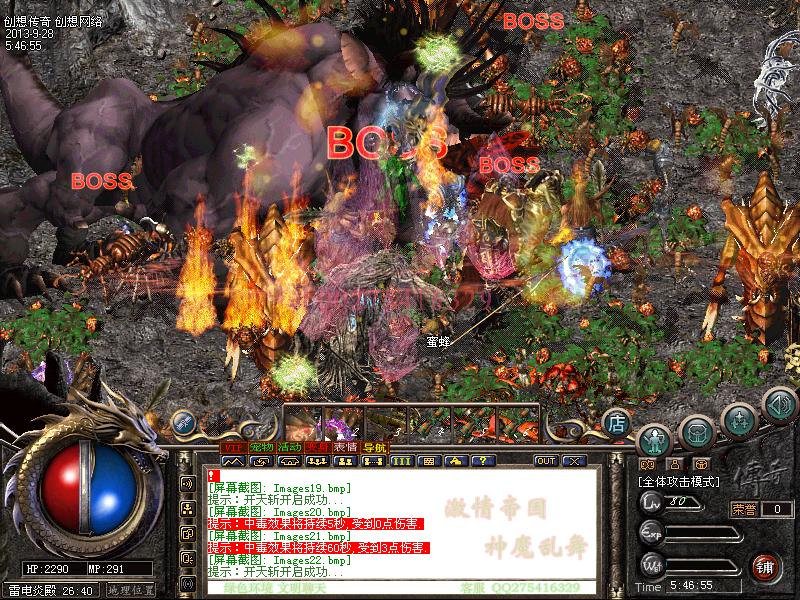This screenshot has height=600, width=800.
Task: Open help with the question mark button
Action: 483,461
